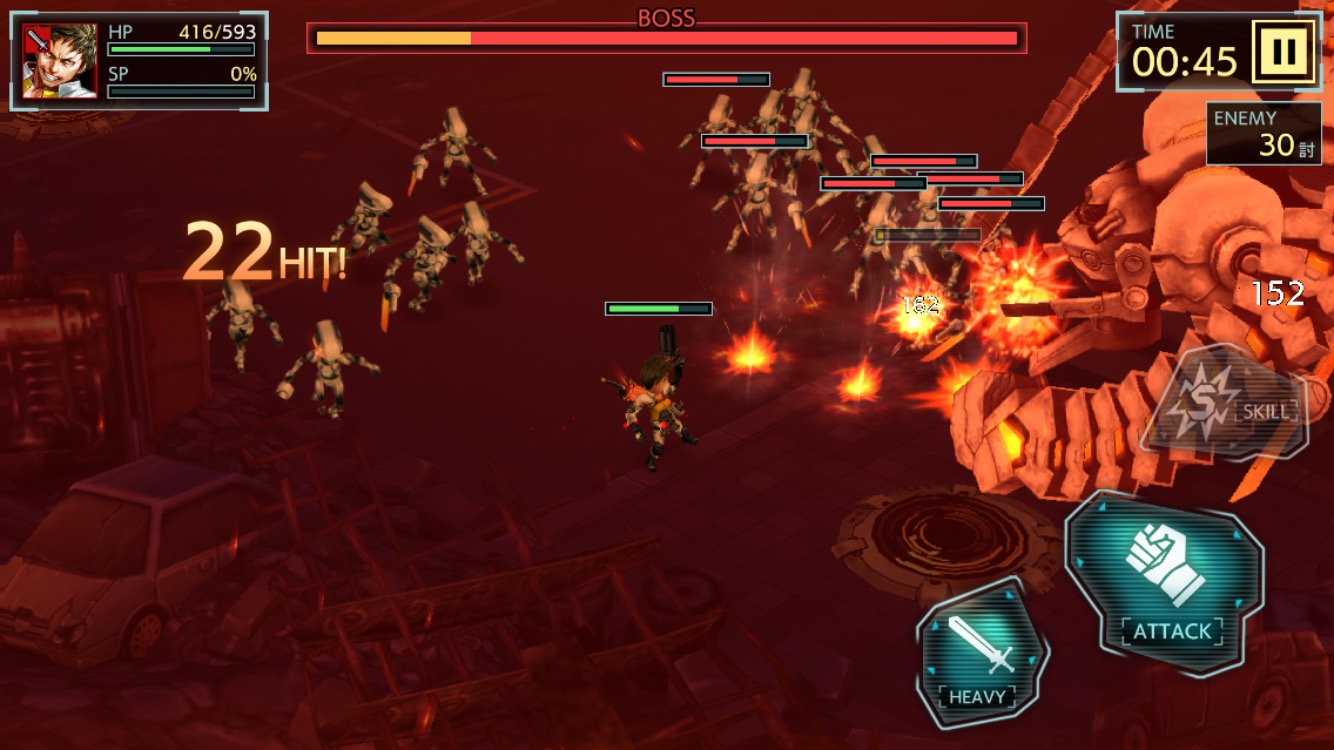Tap the hero portrait in the HUD
This screenshot has height=750, width=1334.
tap(60, 61)
